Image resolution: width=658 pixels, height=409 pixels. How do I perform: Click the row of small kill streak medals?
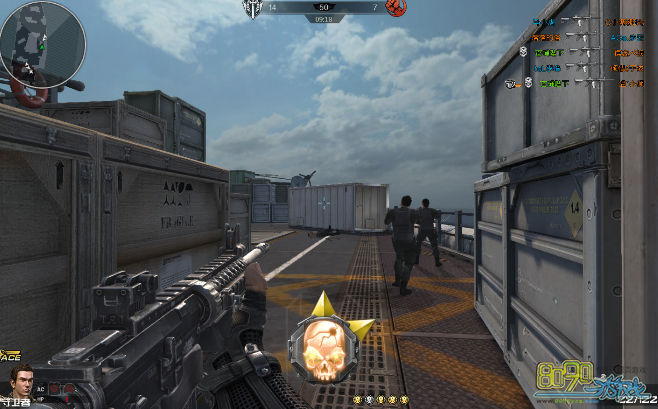coord(383,399)
